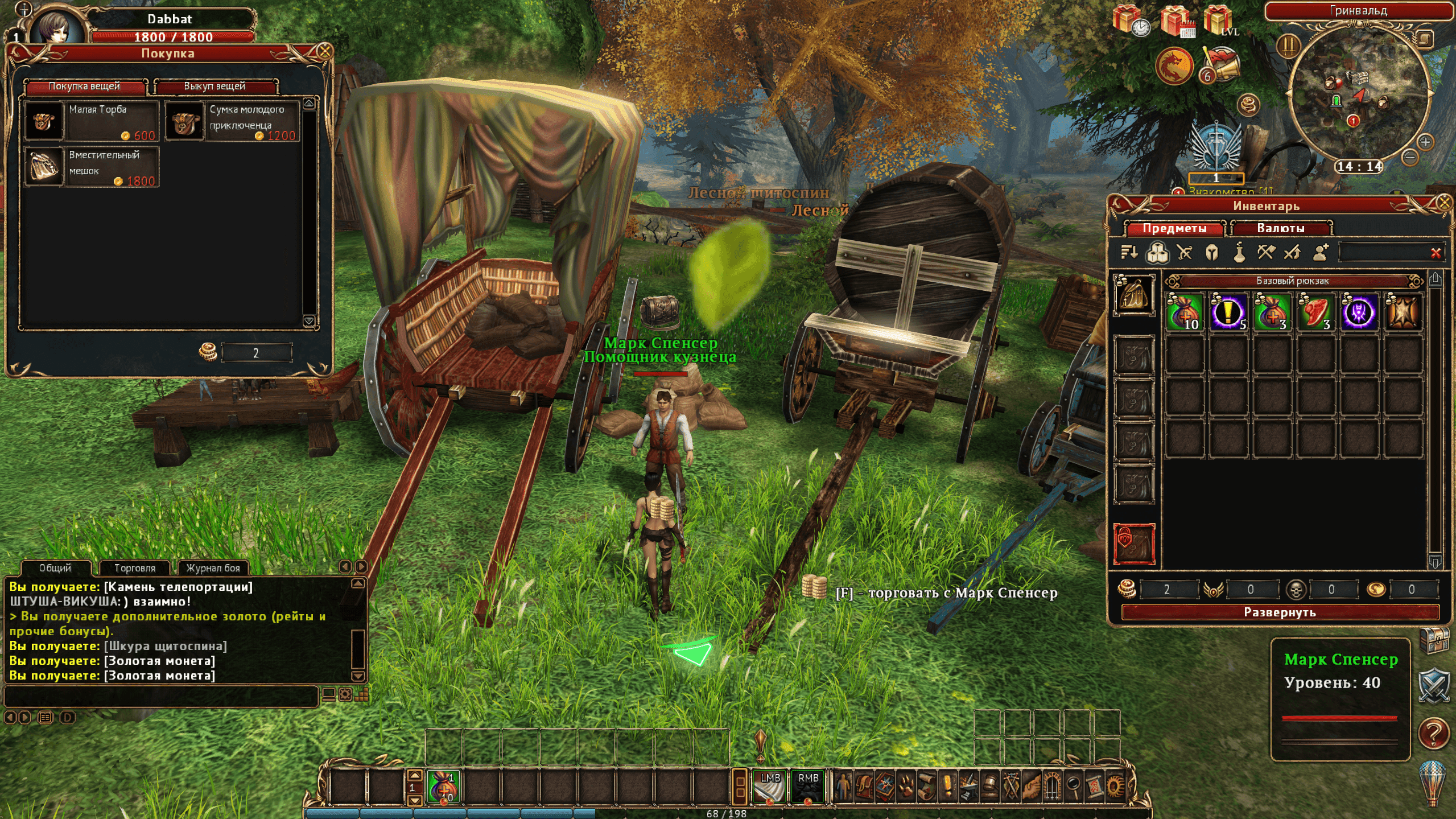Open the Валюты inventory tab
1456x819 pixels.
1280,229
